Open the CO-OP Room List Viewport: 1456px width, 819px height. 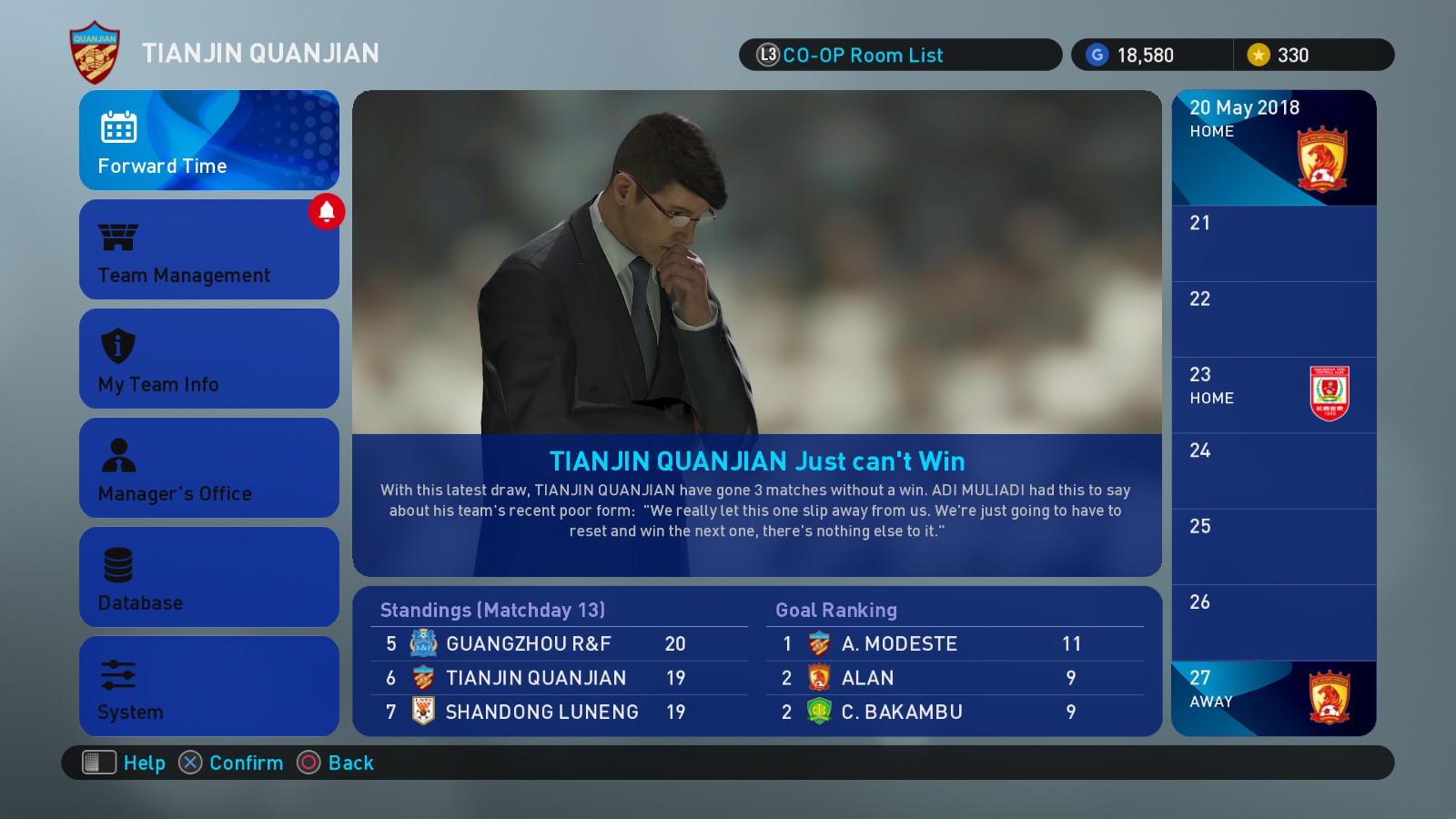point(899,55)
